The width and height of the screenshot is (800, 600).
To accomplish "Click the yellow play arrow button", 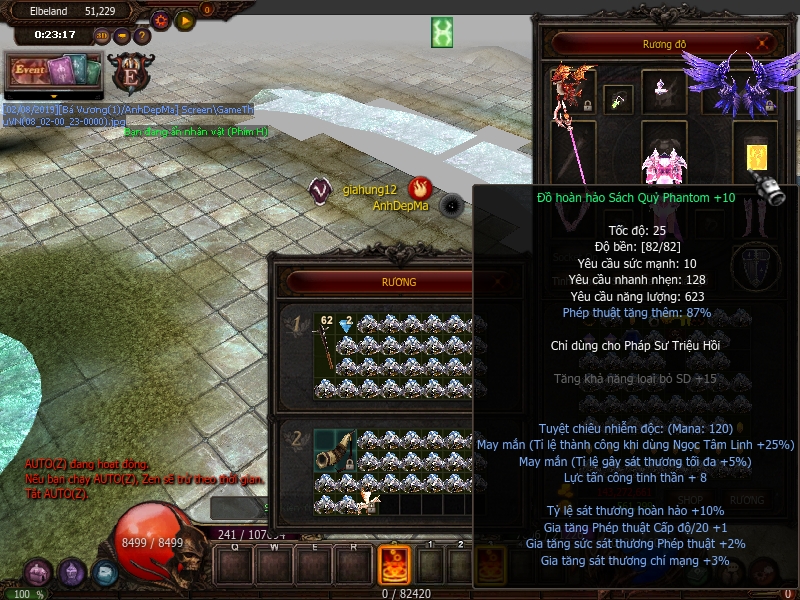I will coord(184,19).
